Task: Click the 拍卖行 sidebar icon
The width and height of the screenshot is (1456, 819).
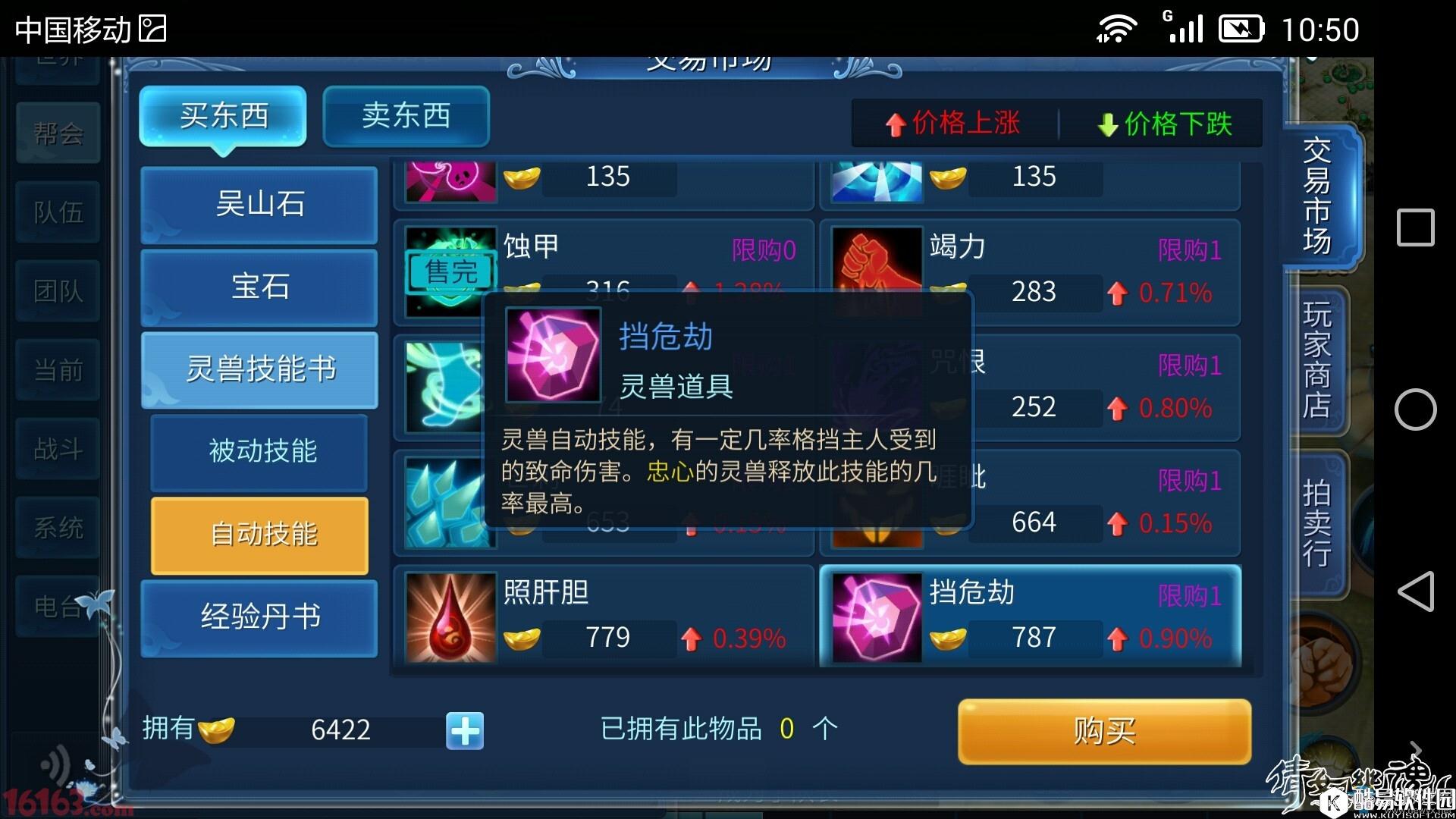Action: click(x=1316, y=523)
